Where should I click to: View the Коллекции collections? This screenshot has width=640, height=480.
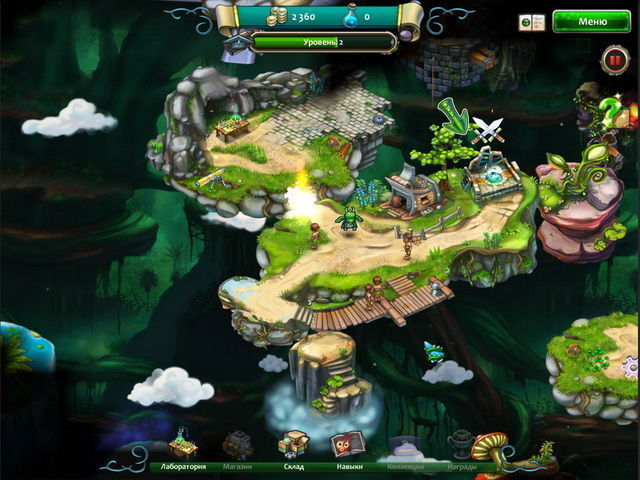click(406, 450)
